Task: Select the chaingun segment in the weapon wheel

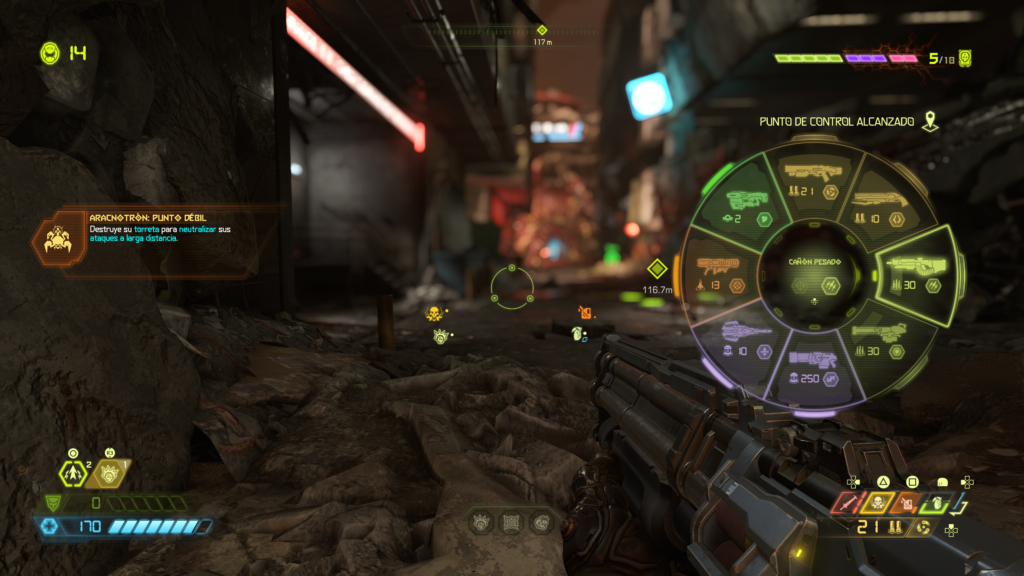Action: point(882,340)
